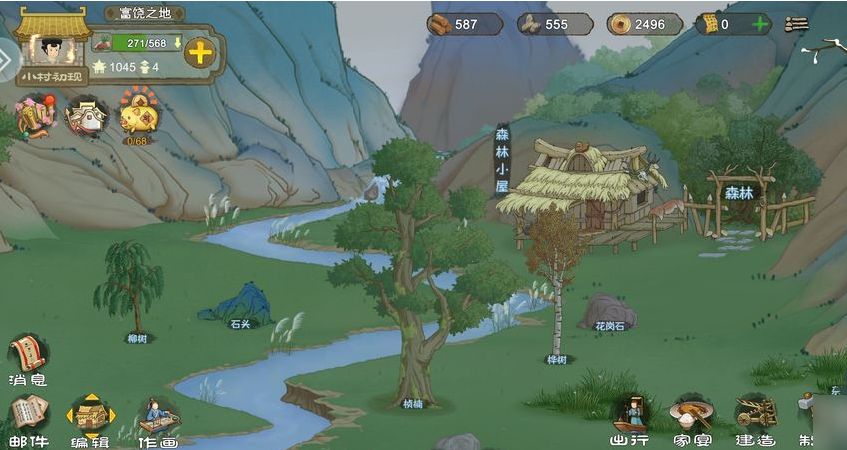The image size is (847, 450).
Task: Open 消息 (Messages) scroll
Action: (x=28, y=358)
